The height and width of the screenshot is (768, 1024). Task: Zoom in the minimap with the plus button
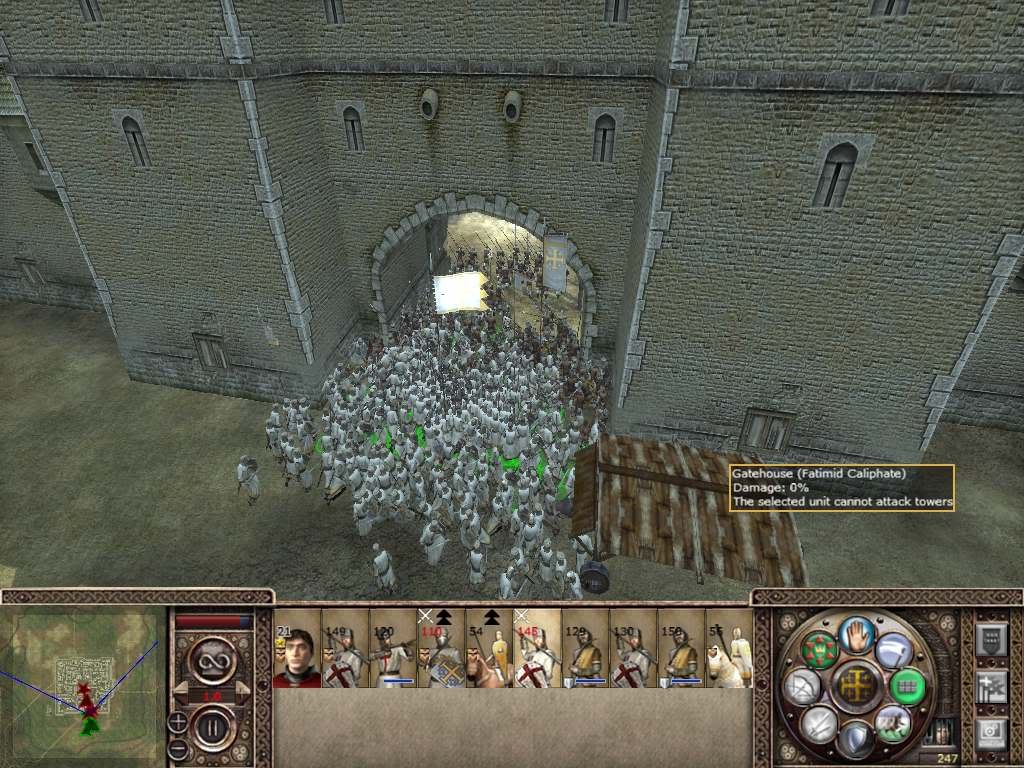coord(178,721)
